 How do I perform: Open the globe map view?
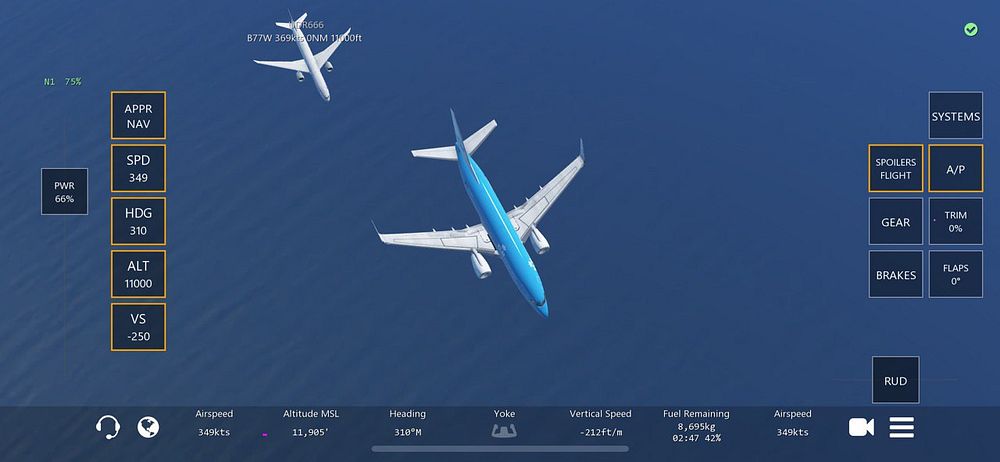(x=148, y=427)
